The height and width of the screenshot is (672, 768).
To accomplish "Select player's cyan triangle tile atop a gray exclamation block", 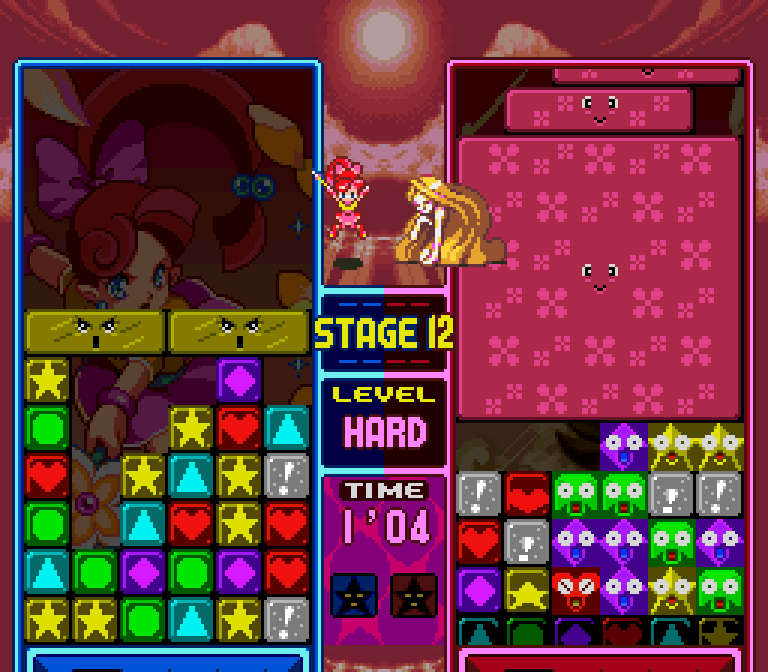I will [x=287, y=428].
